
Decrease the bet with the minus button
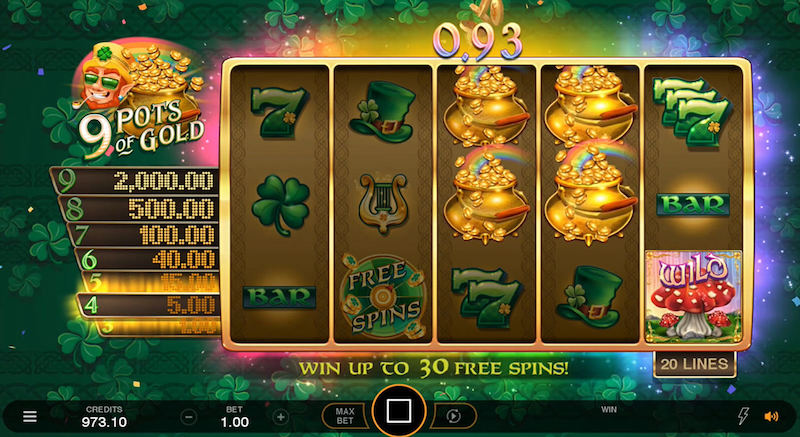tap(189, 416)
